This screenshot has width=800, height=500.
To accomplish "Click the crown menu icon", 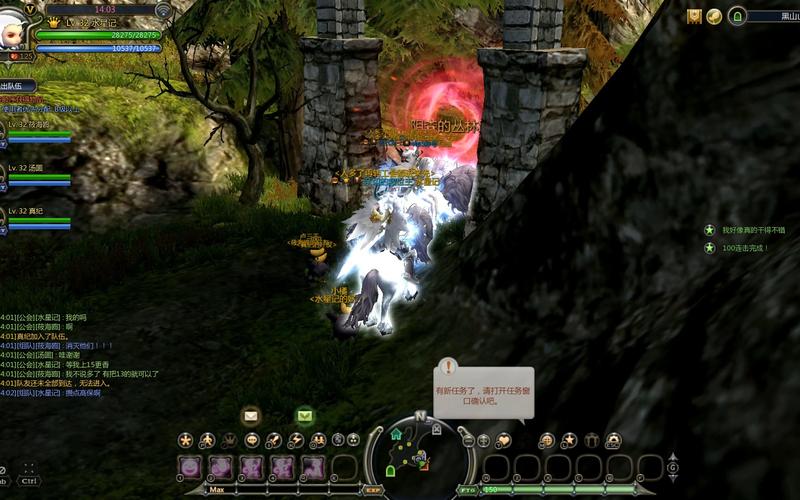I will tap(229, 440).
